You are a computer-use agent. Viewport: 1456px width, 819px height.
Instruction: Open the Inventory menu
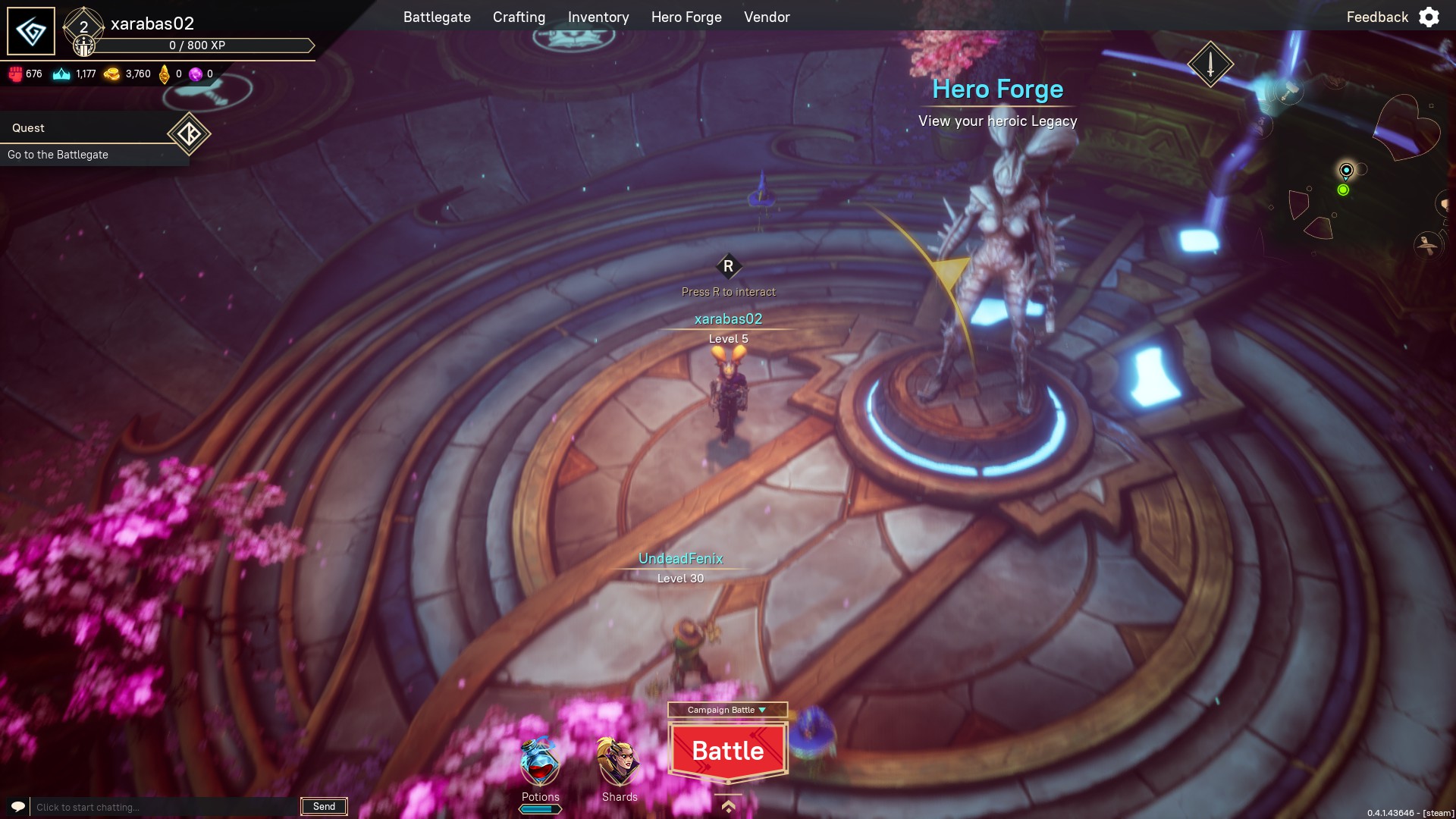pos(598,17)
